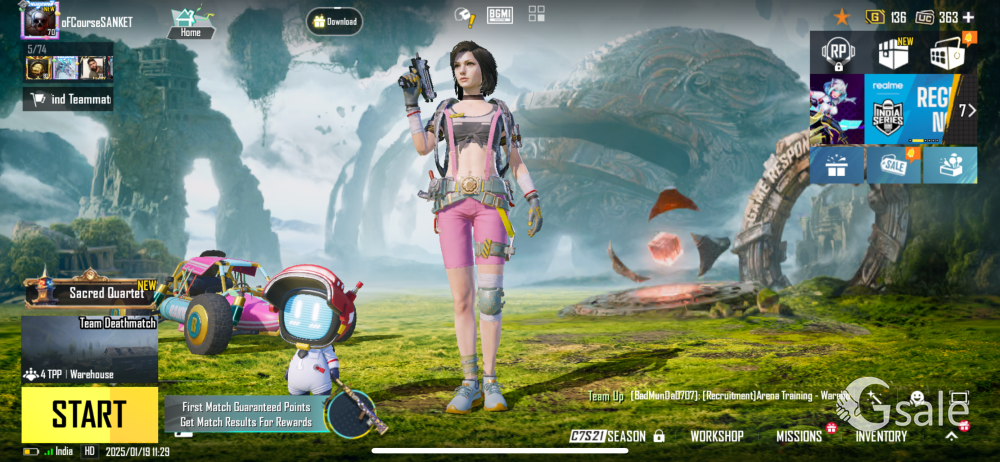
Task: Open the four-squares grid menu
Action: (537, 14)
